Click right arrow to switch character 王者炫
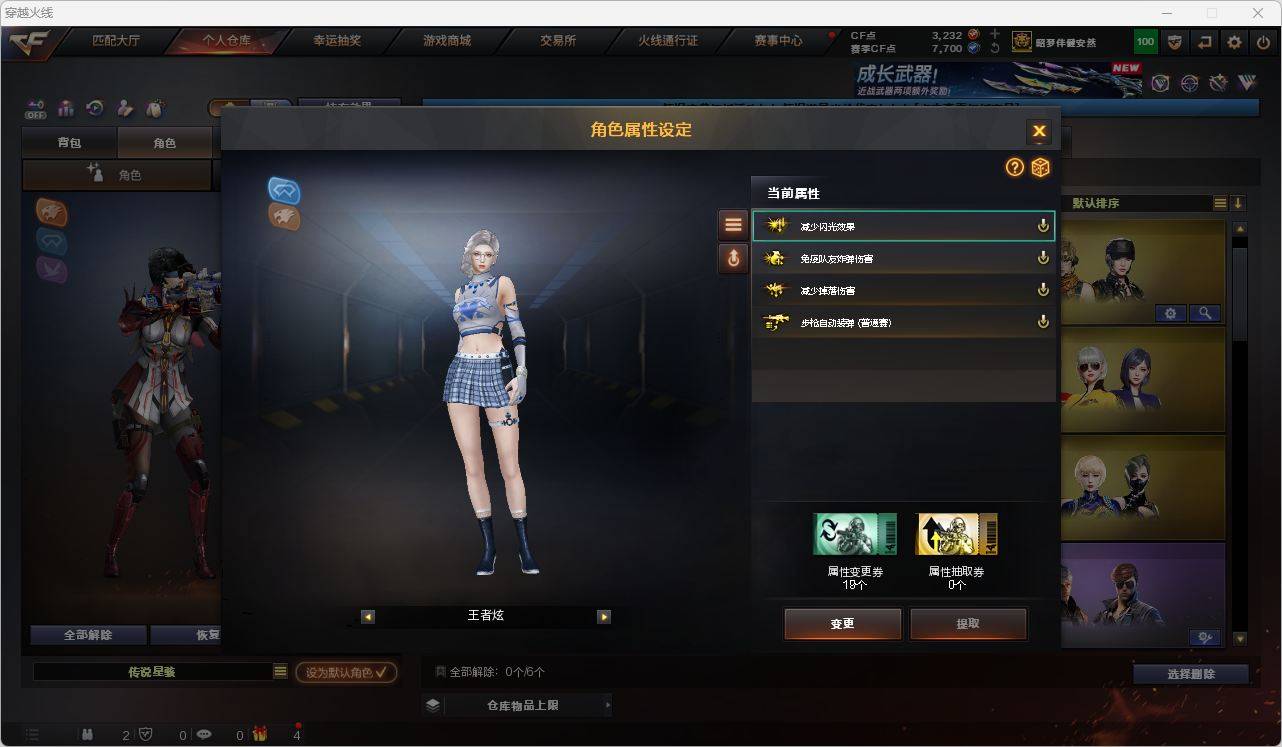The height and width of the screenshot is (747, 1282). click(604, 616)
